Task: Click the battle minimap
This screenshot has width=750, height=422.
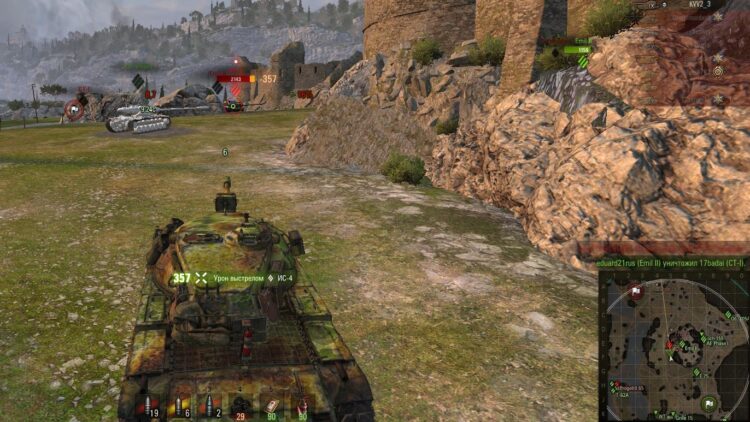Action: click(672, 345)
